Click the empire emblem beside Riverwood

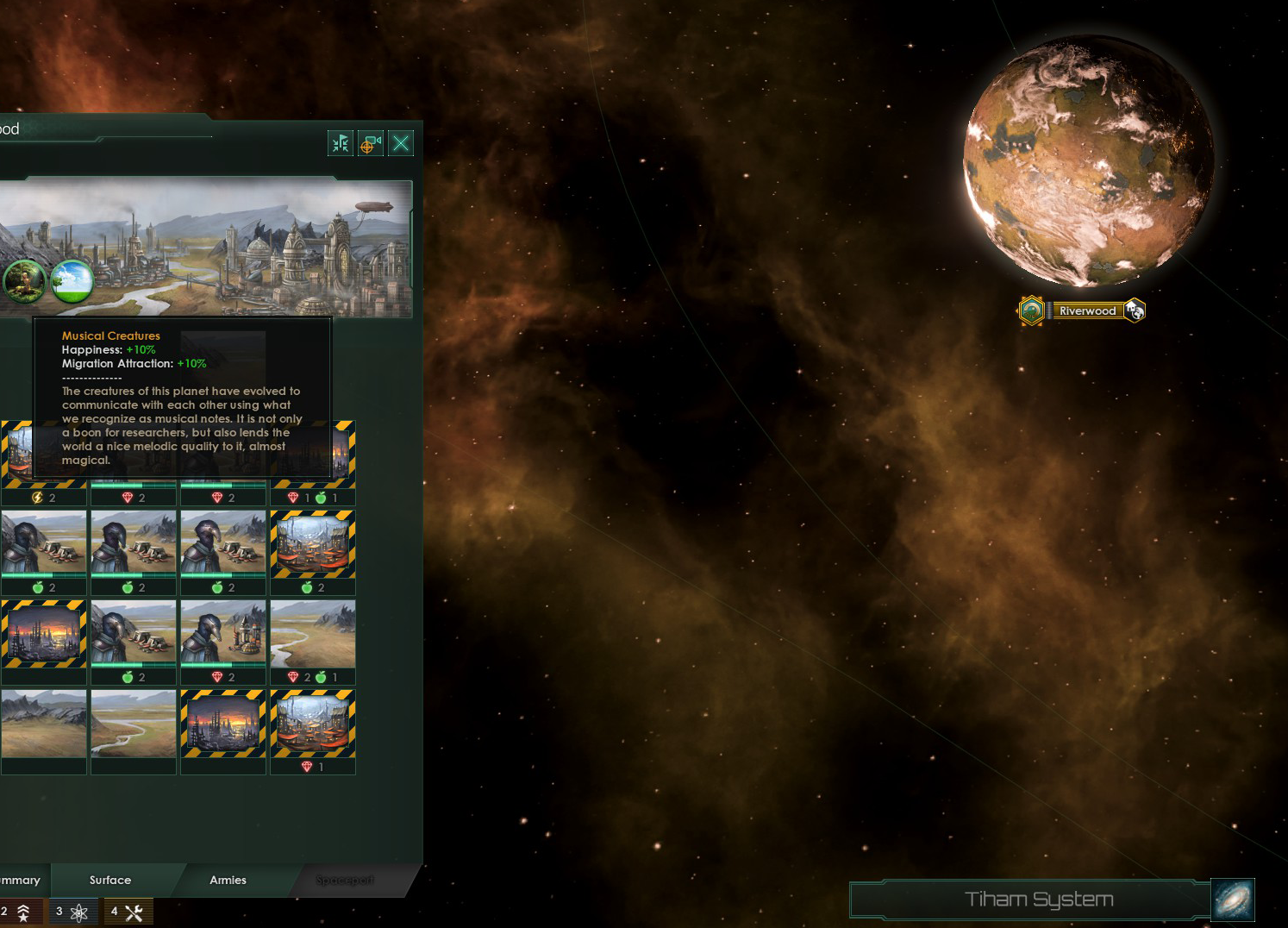1031,310
